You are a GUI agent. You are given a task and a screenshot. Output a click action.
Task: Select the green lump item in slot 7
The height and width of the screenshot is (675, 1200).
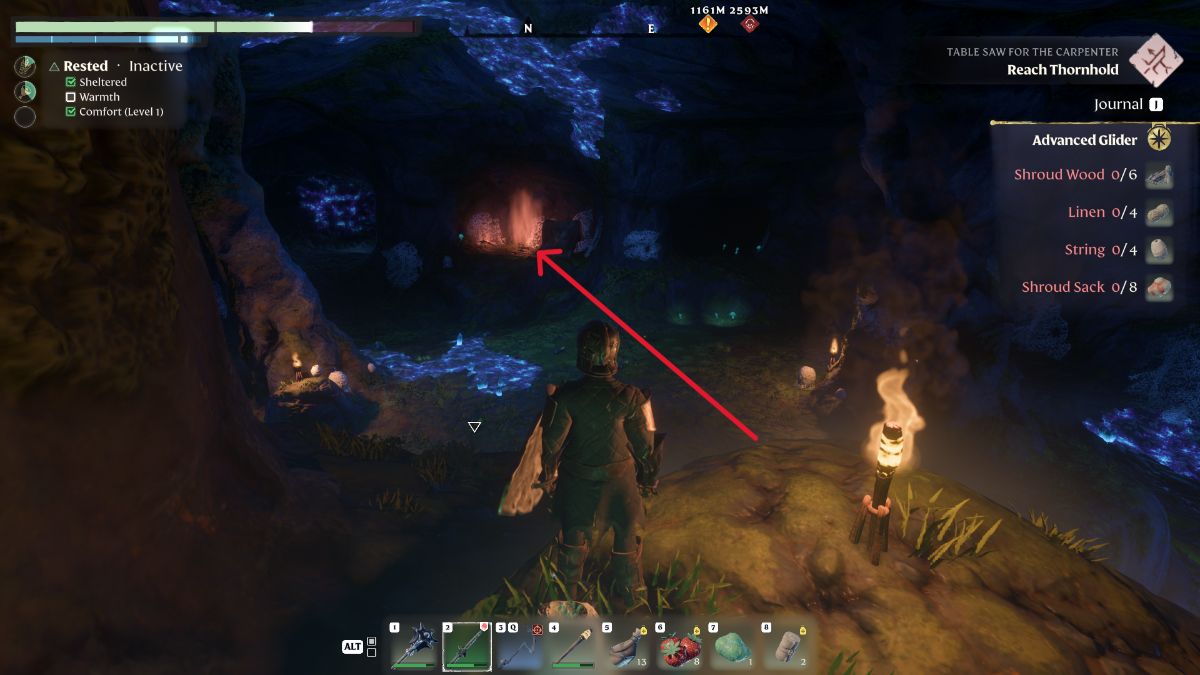730,646
